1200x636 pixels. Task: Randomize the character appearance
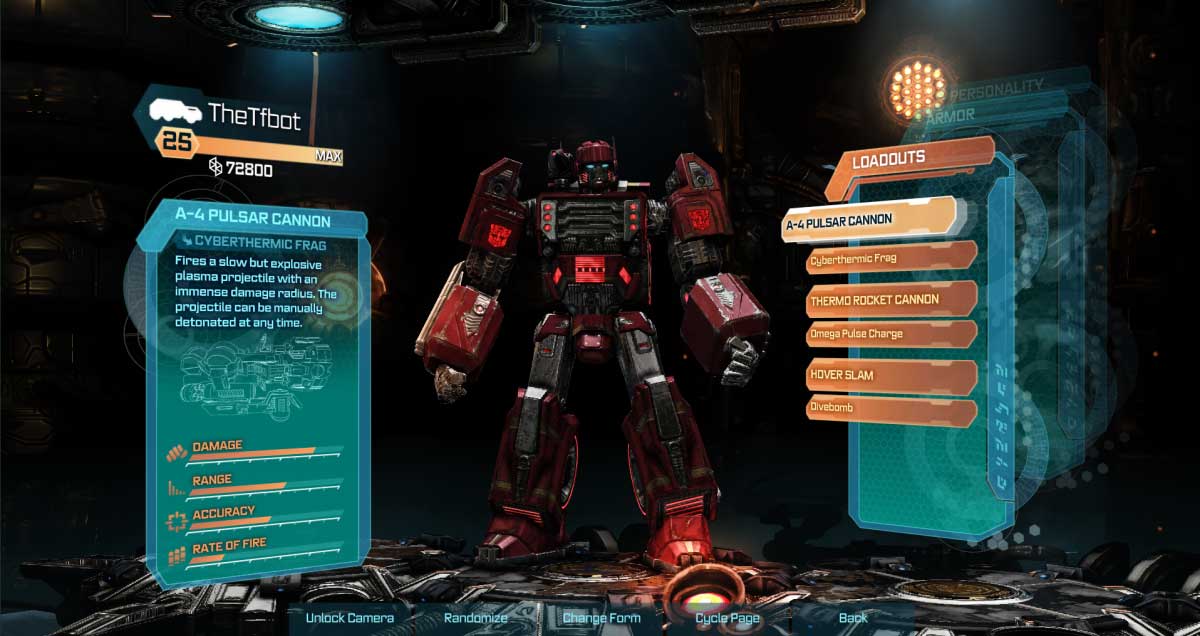(x=478, y=617)
